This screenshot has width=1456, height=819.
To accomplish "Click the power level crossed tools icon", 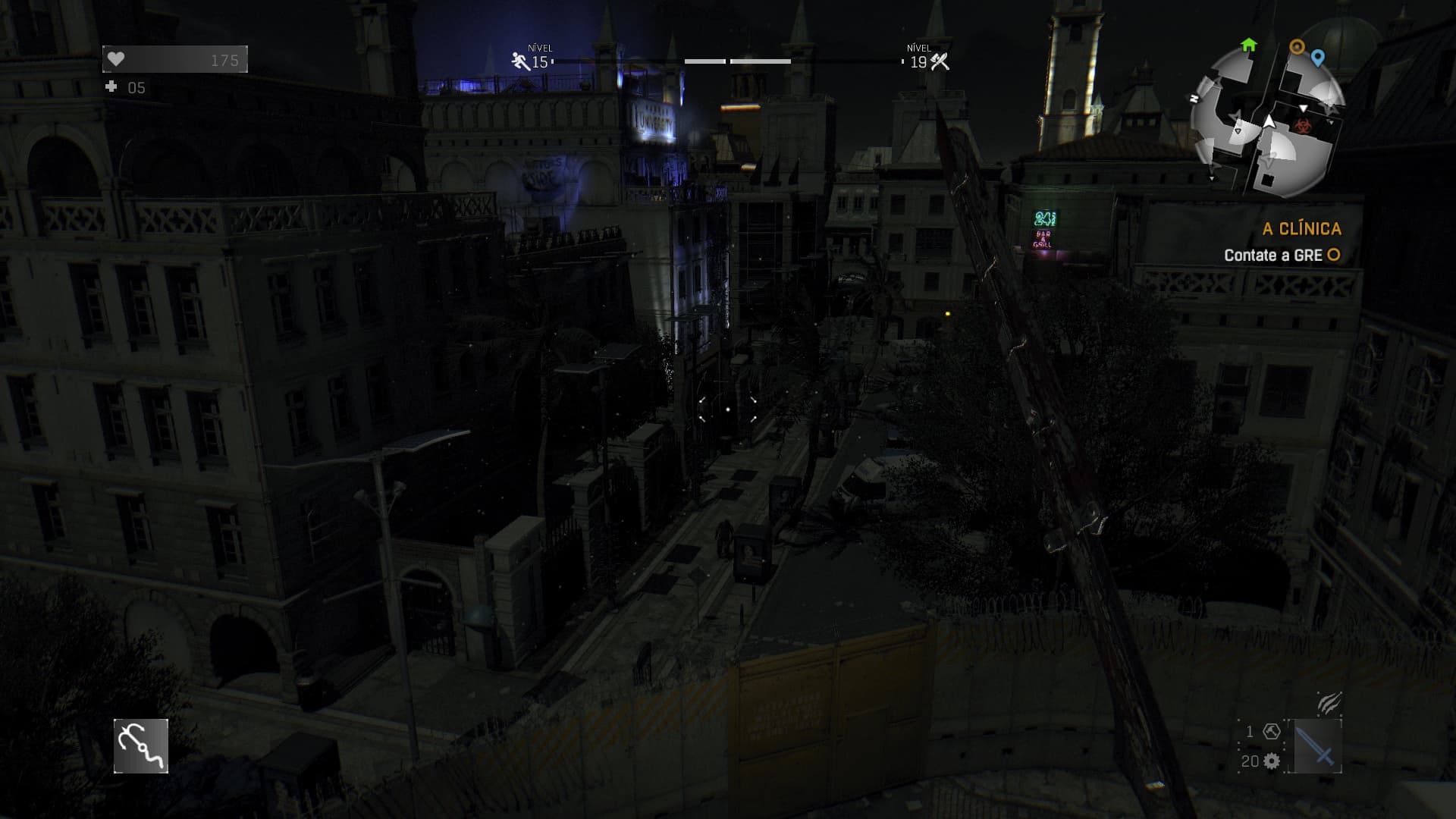I will 940,61.
